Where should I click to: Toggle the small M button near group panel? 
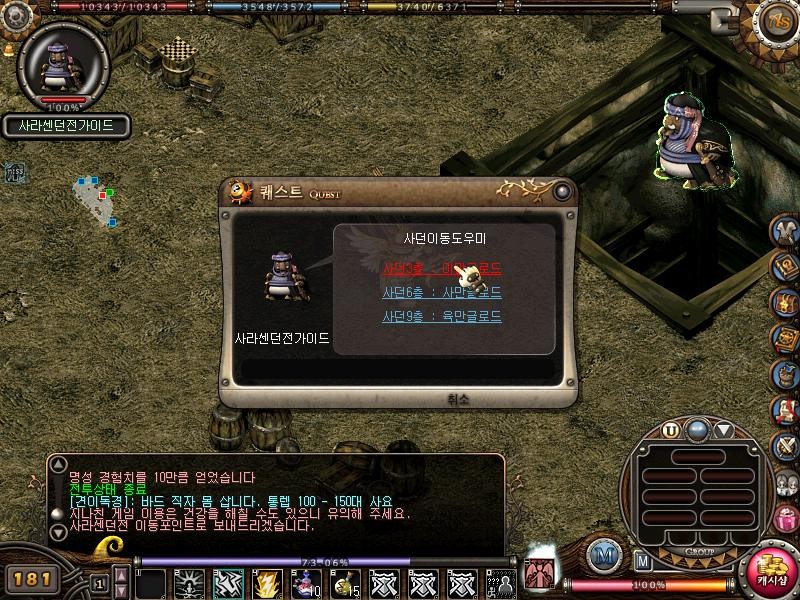(x=644, y=561)
